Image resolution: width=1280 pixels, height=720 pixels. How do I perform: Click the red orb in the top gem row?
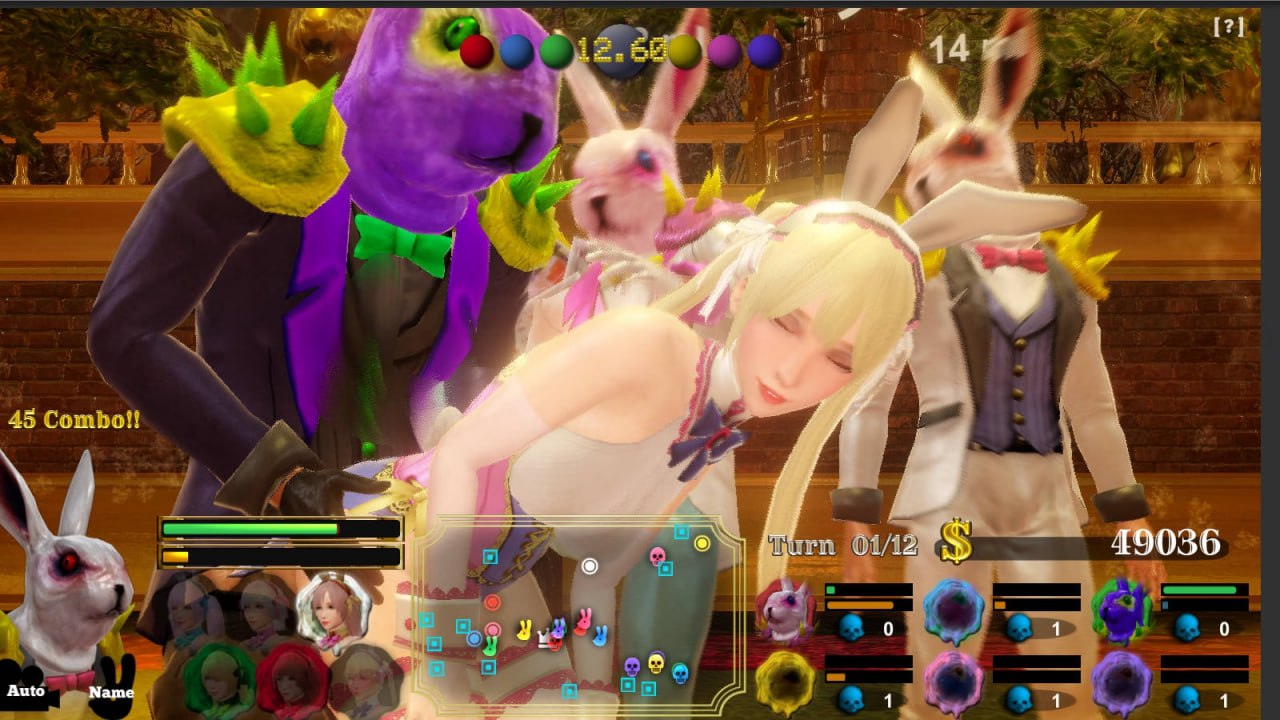(478, 48)
